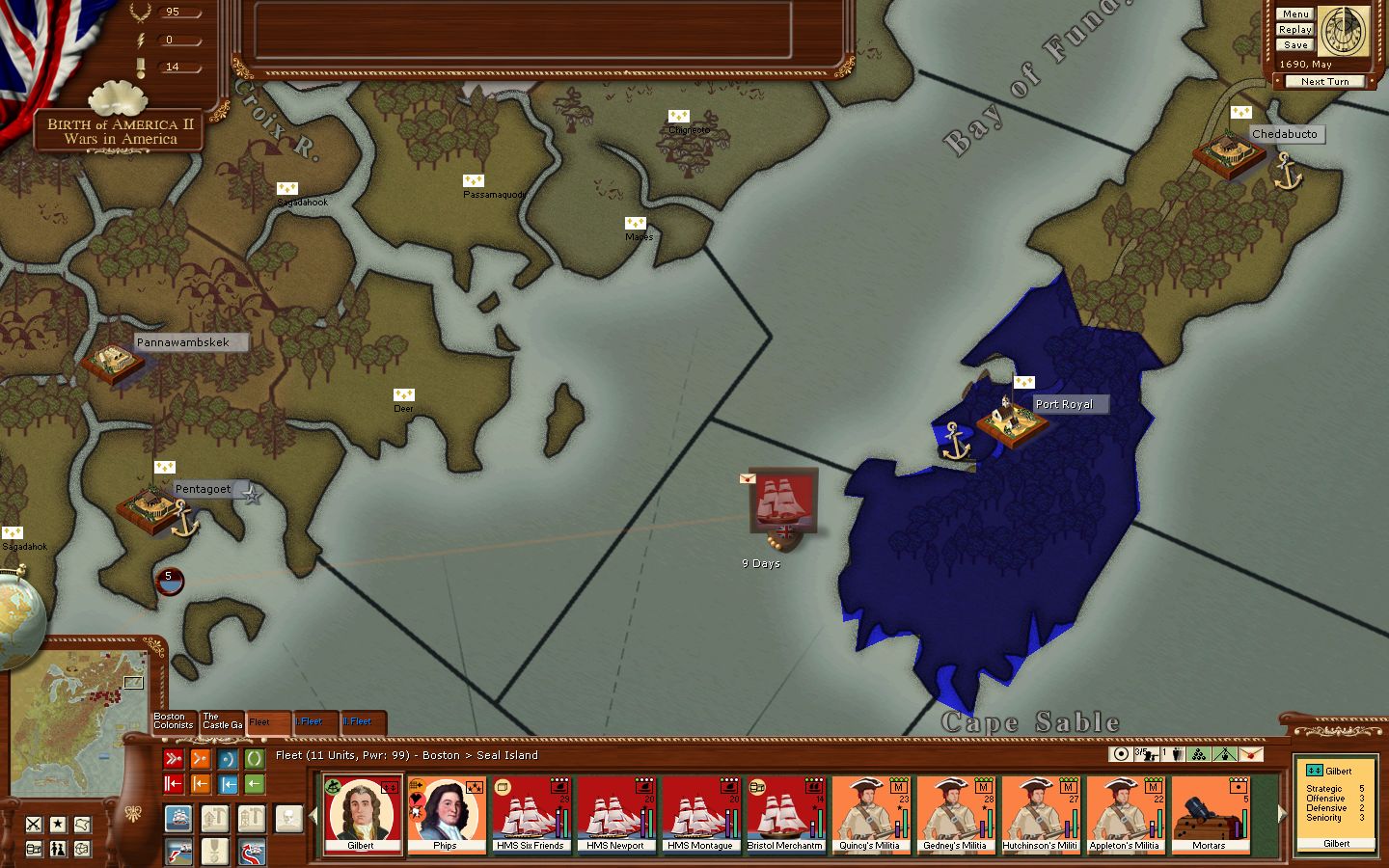The height and width of the screenshot is (868, 1389).
Task: Select the Phips leader card
Action: [x=445, y=815]
